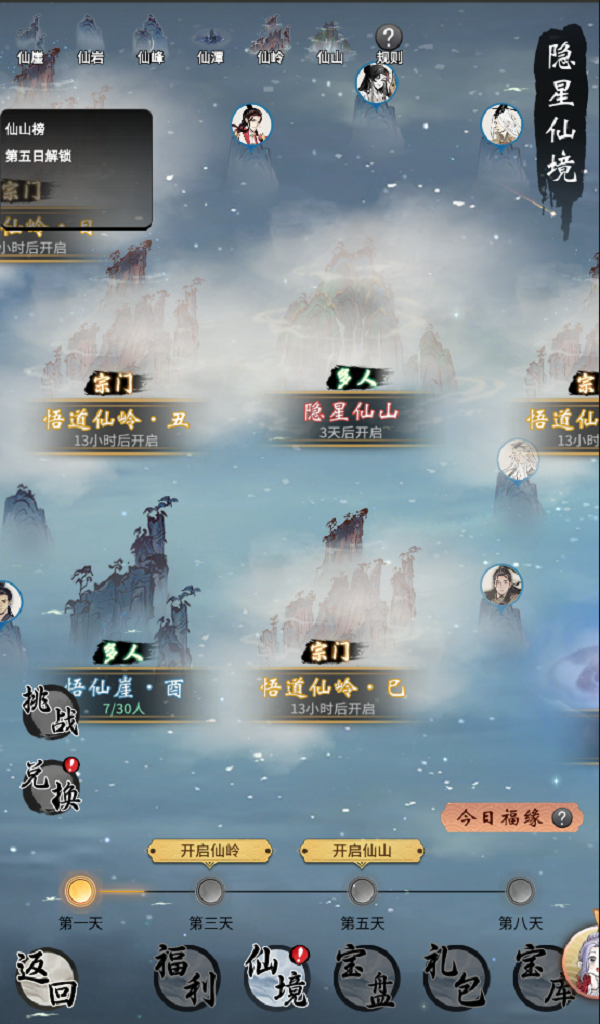Open the 礼包 gift pack tab
Screen dimensions: 600x1024
tap(456, 977)
